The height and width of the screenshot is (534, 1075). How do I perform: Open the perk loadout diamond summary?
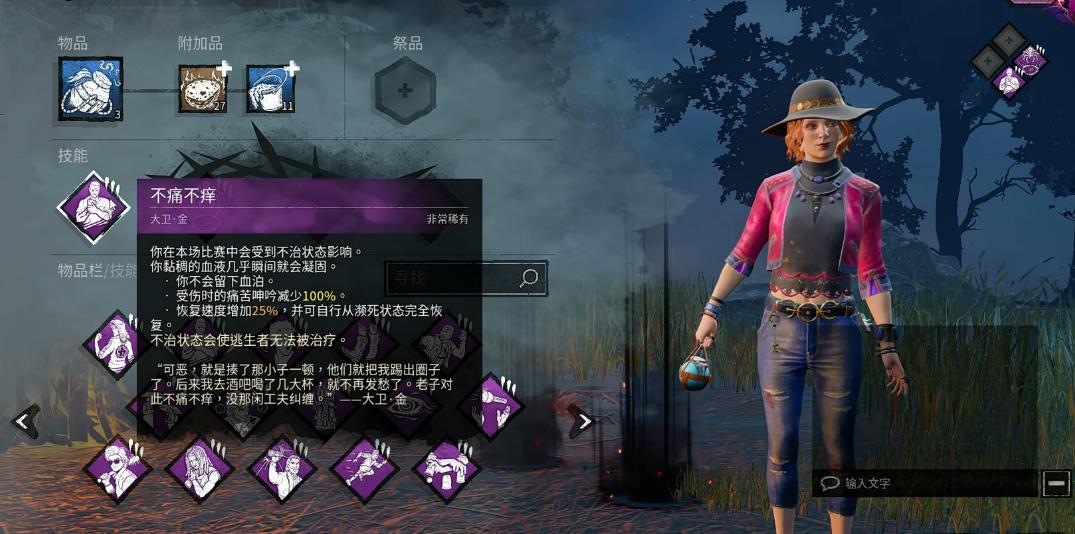[x=1009, y=60]
